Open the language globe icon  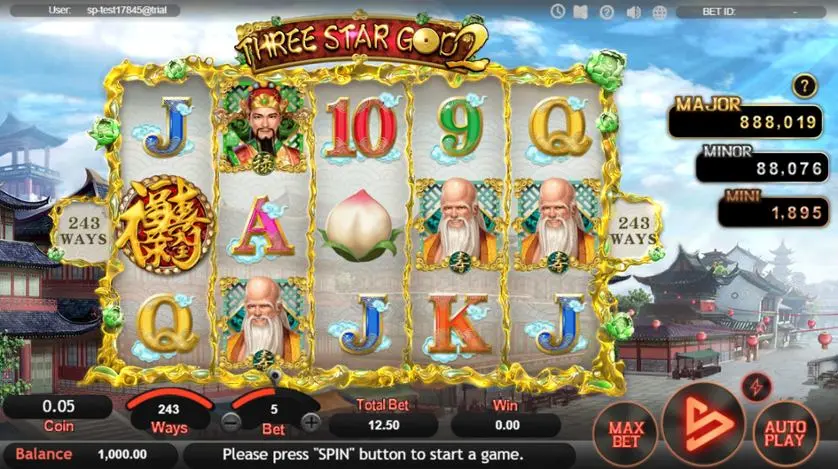[658, 12]
